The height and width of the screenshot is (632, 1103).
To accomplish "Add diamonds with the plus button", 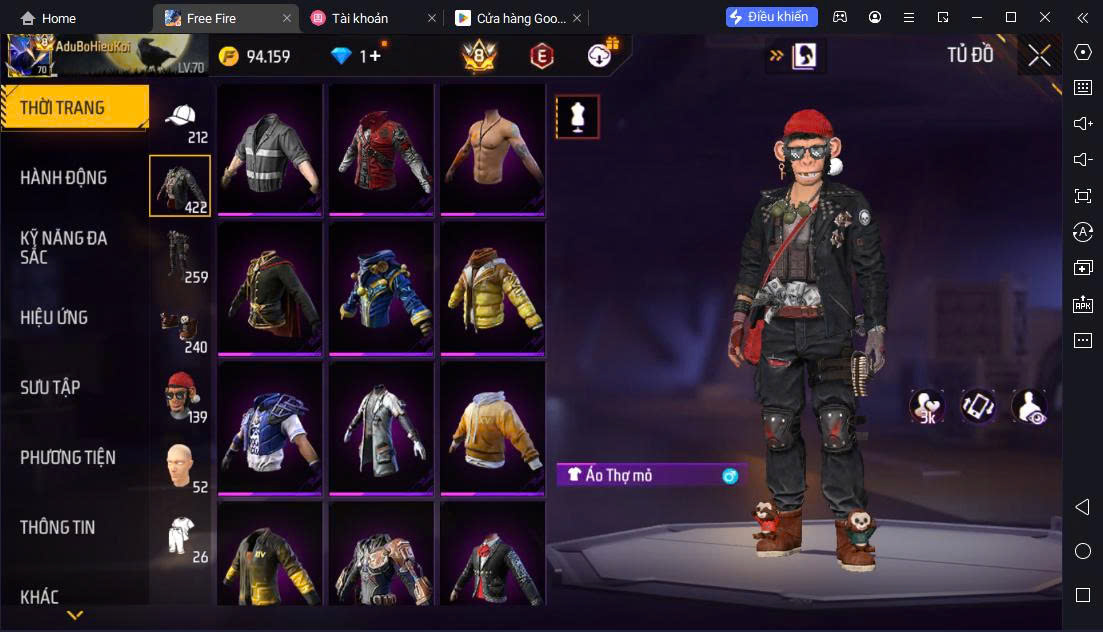I will tap(375, 57).
